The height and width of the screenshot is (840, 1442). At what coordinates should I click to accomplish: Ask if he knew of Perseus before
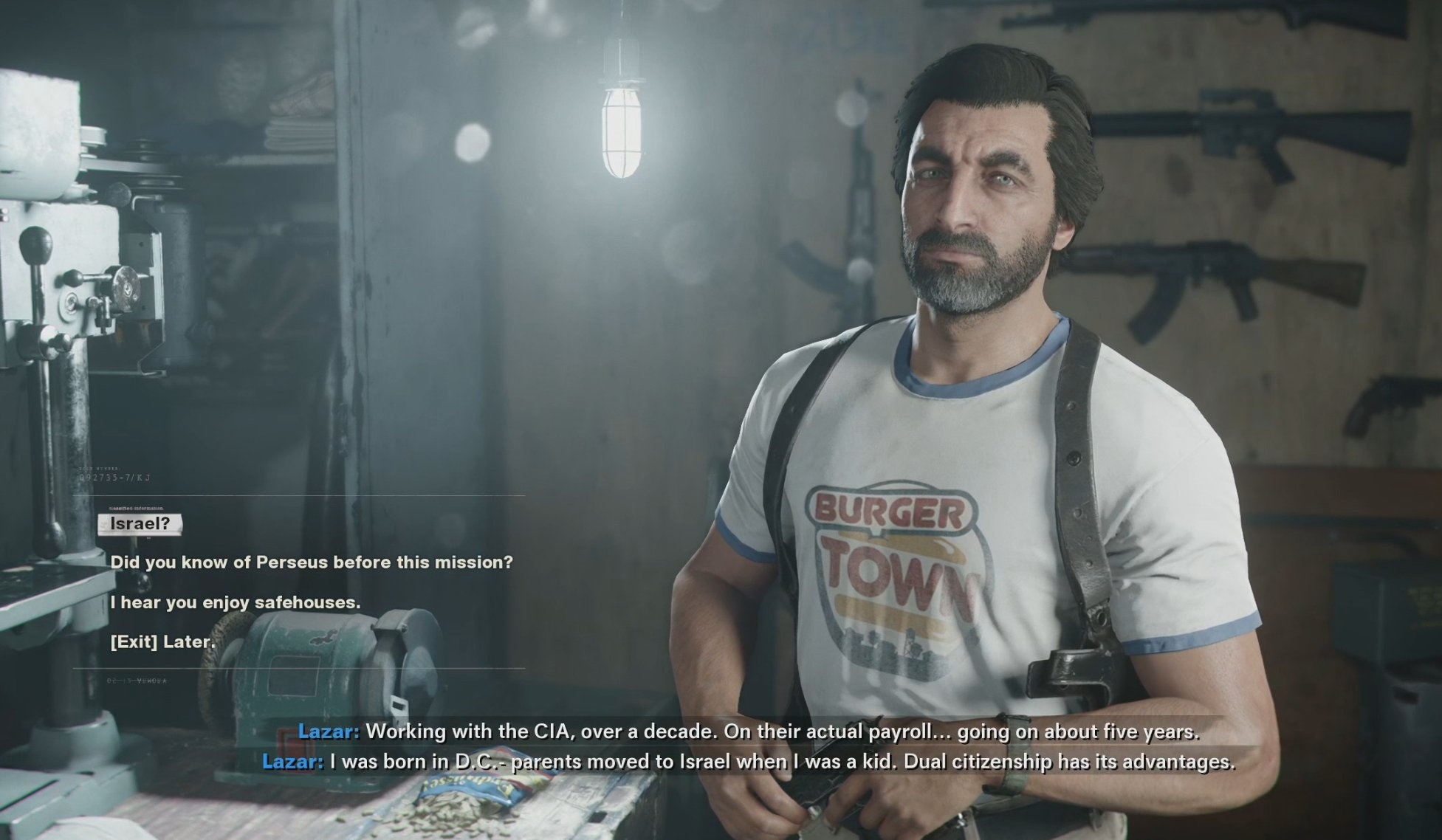pos(311,562)
